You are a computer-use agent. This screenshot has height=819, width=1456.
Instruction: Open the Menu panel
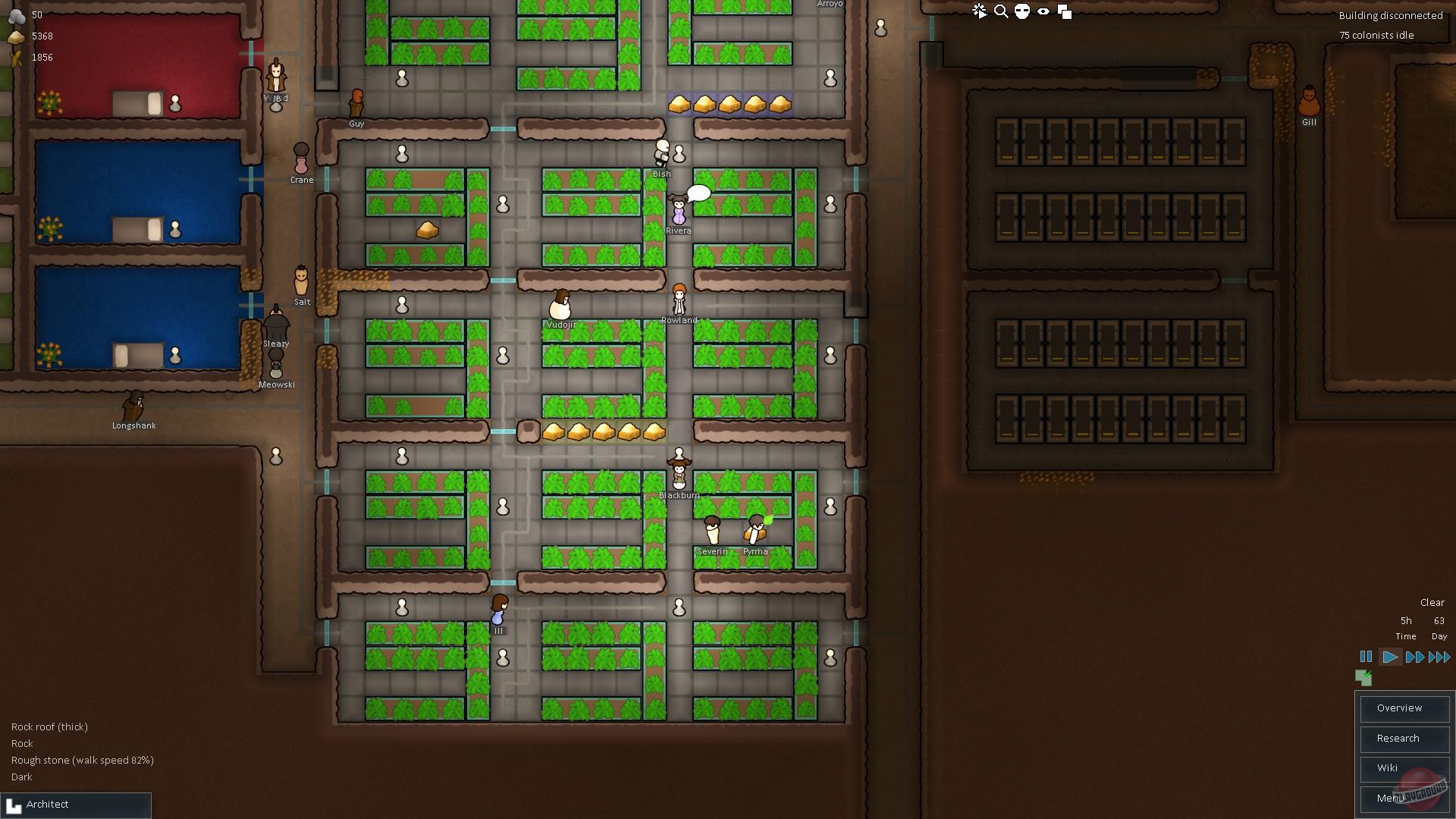click(x=1404, y=799)
